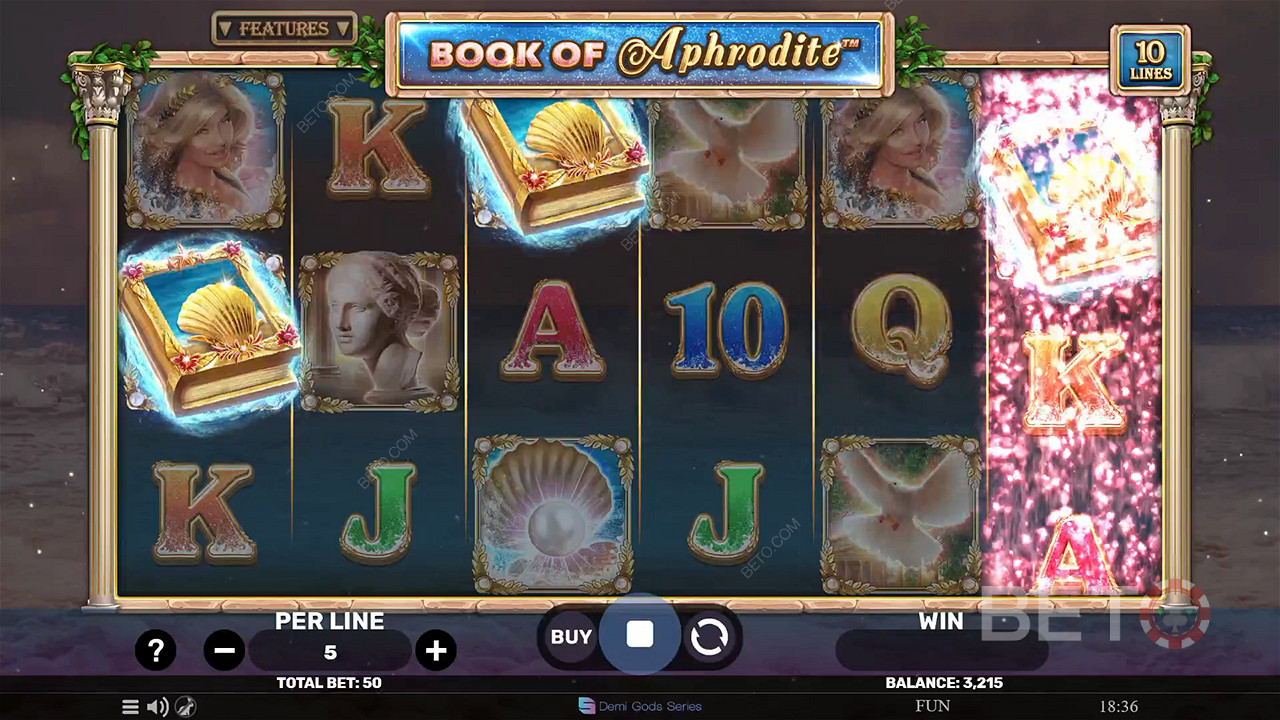Open the question mark help screen

tap(155, 651)
